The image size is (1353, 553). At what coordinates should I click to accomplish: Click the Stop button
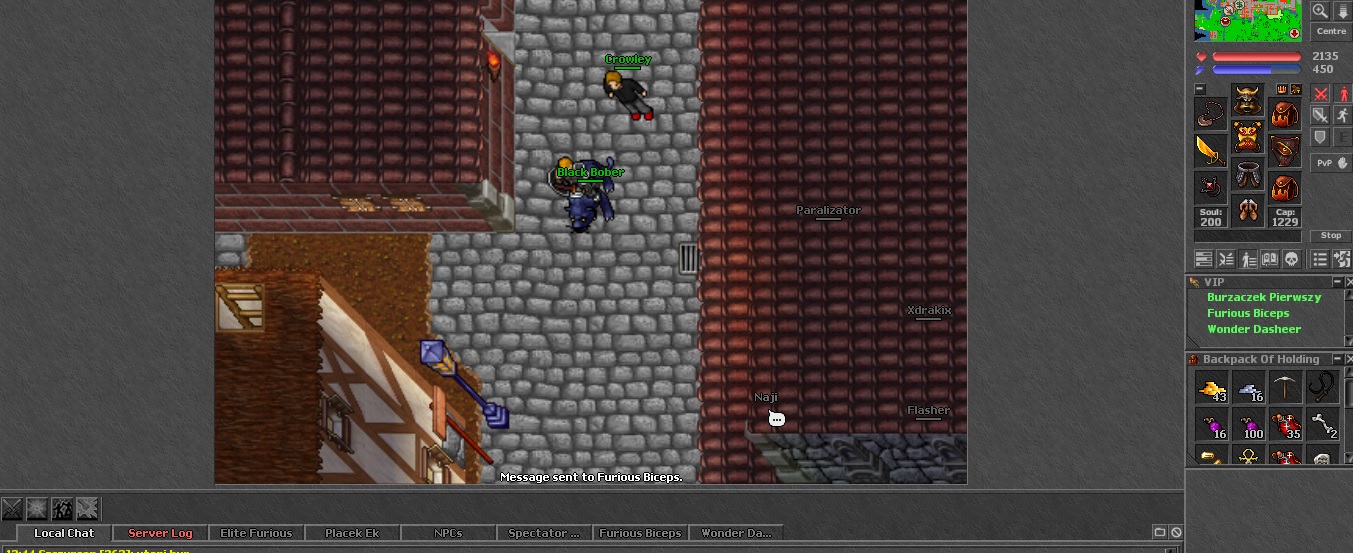[1331, 236]
